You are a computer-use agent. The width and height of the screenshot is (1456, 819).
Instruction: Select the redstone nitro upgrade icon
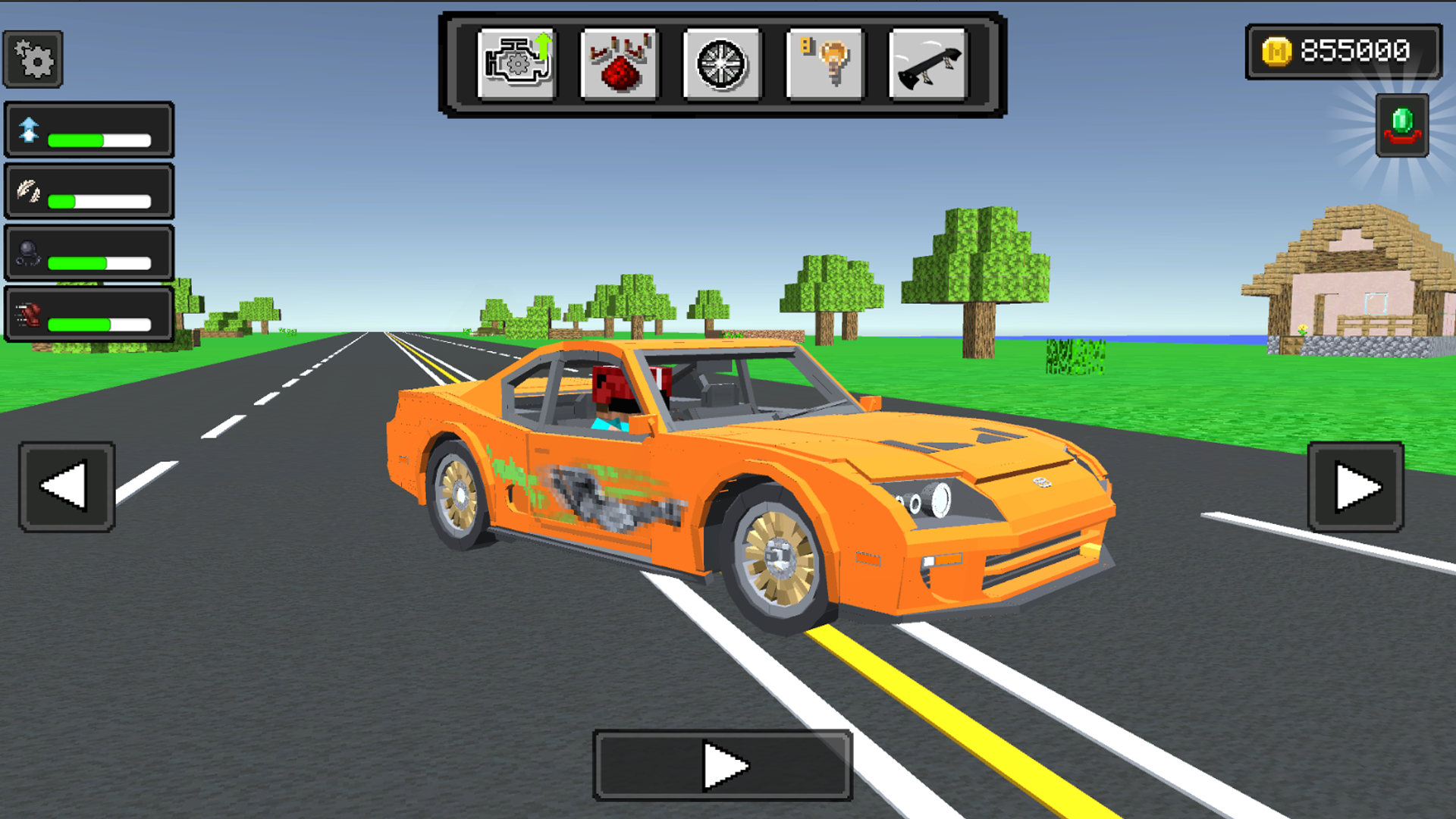pos(619,62)
